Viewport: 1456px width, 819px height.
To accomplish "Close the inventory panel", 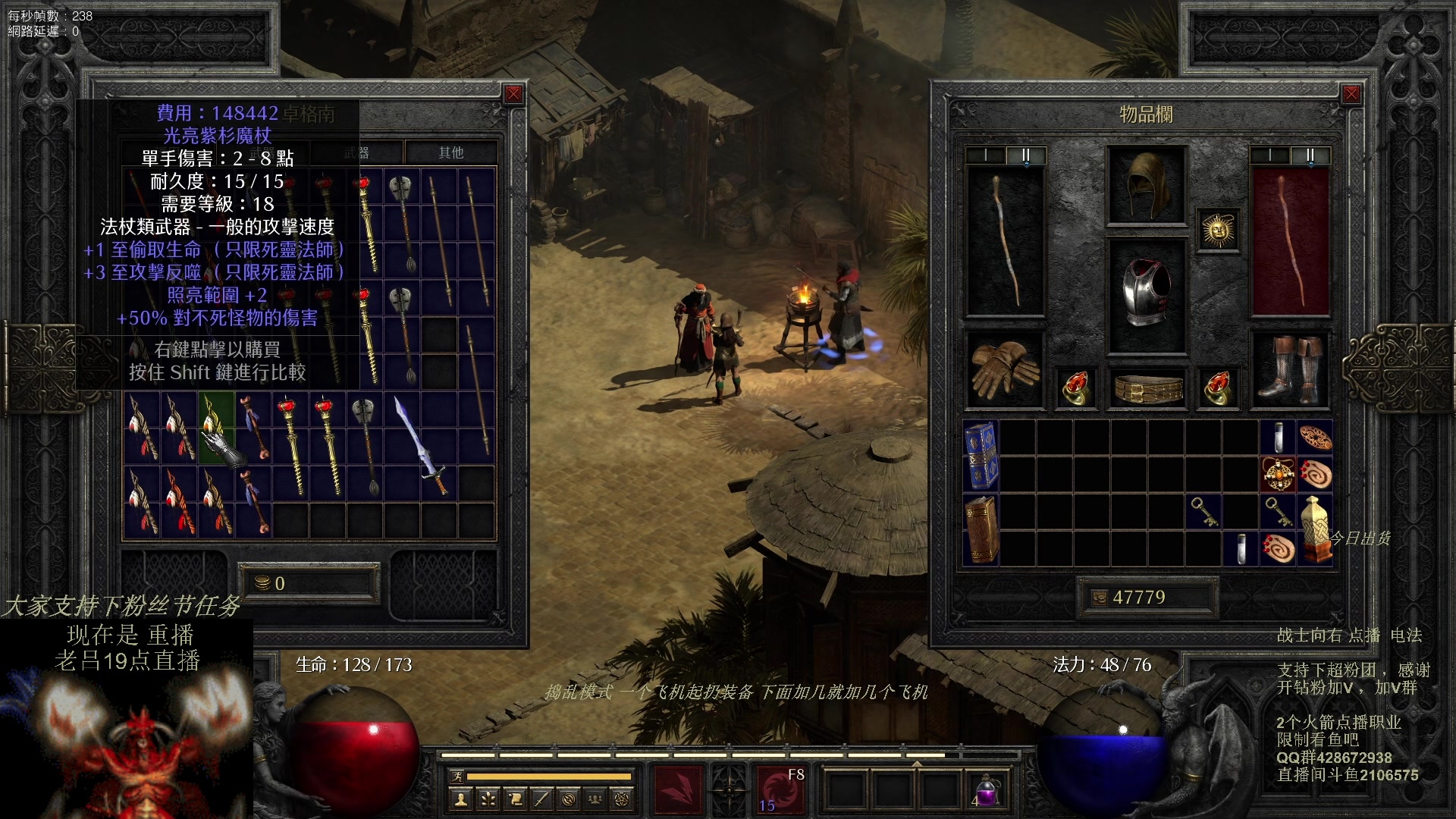I will (1351, 94).
